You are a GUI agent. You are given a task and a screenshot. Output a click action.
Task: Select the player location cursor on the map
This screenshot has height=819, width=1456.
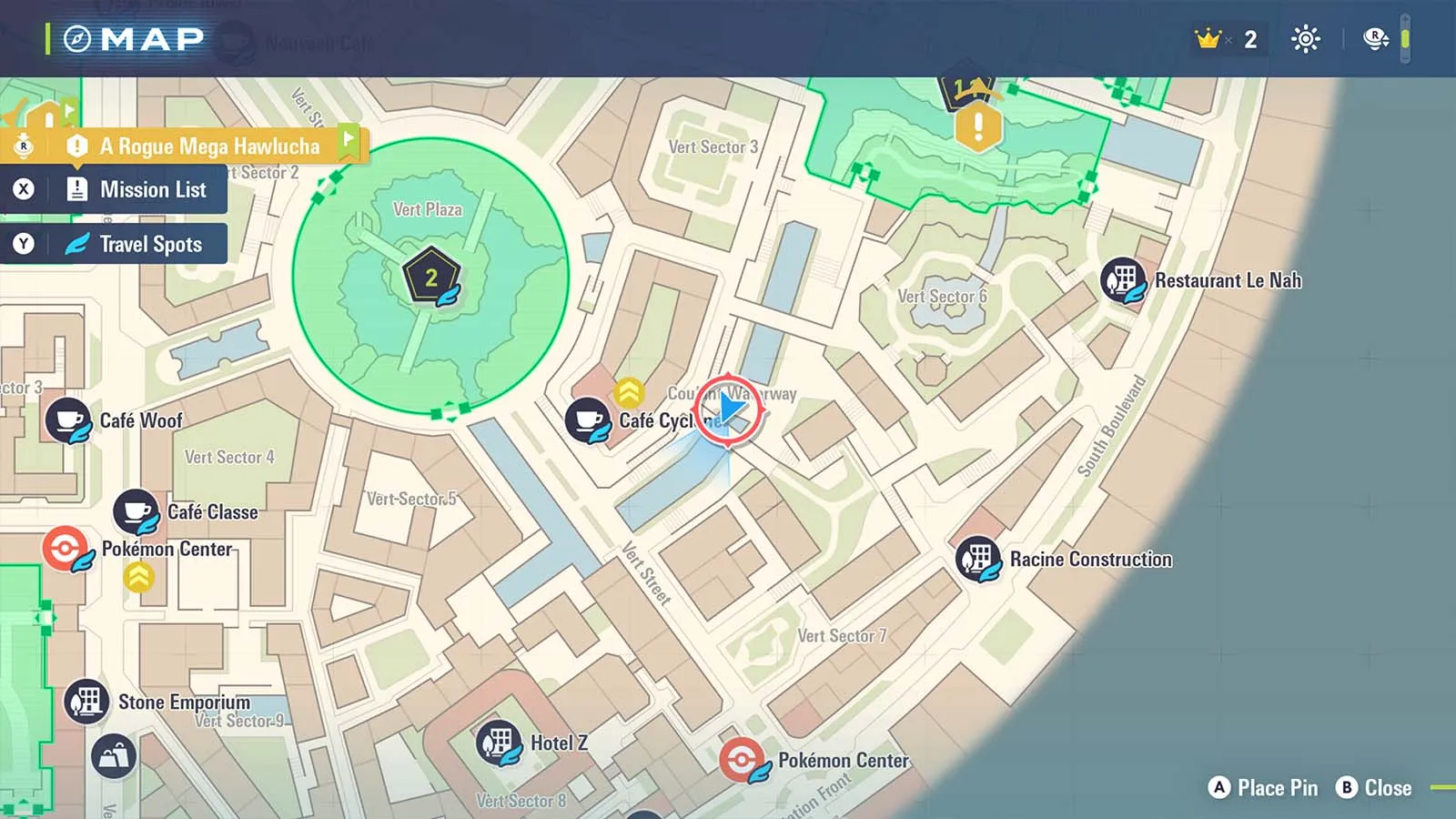click(730, 409)
